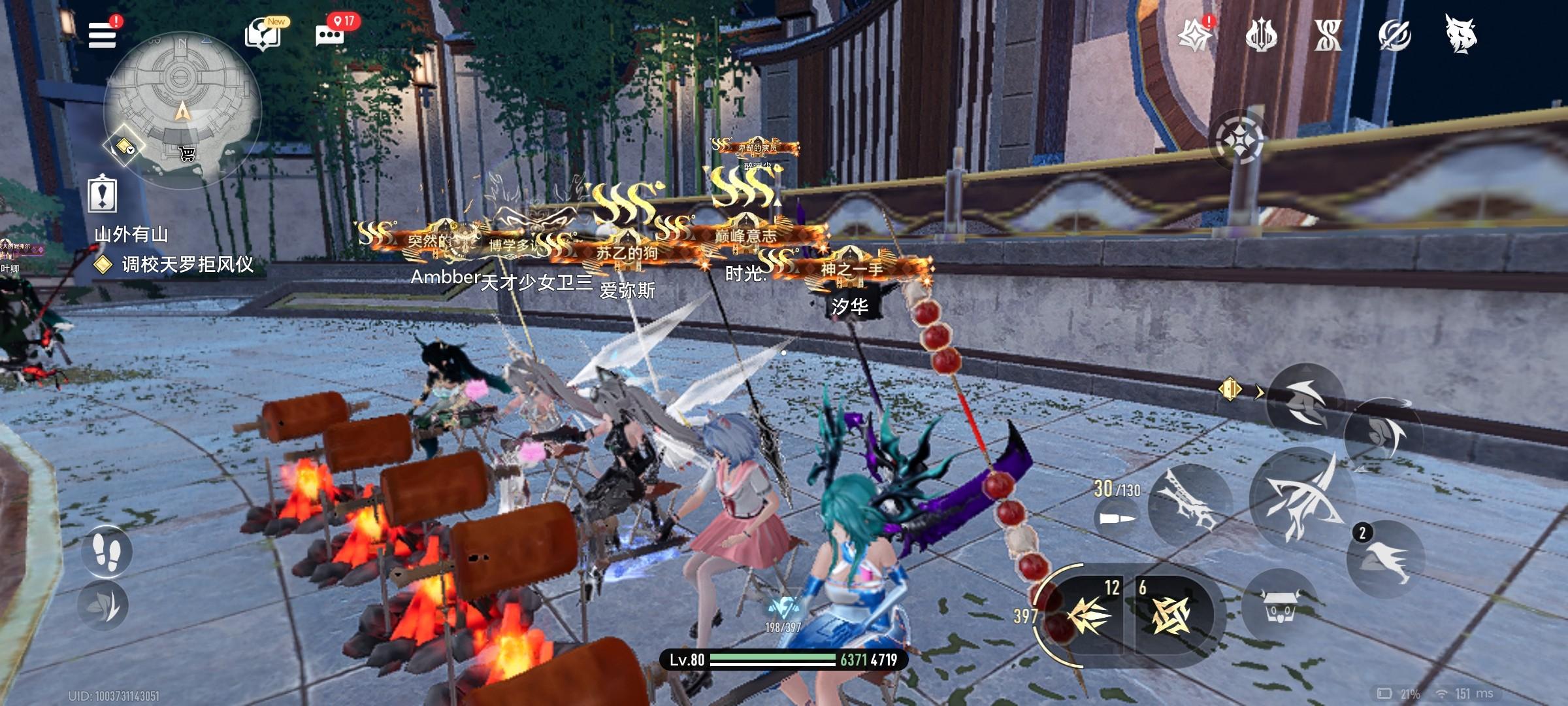Open the hourglass-shaped emblem icon

coord(1328,35)
